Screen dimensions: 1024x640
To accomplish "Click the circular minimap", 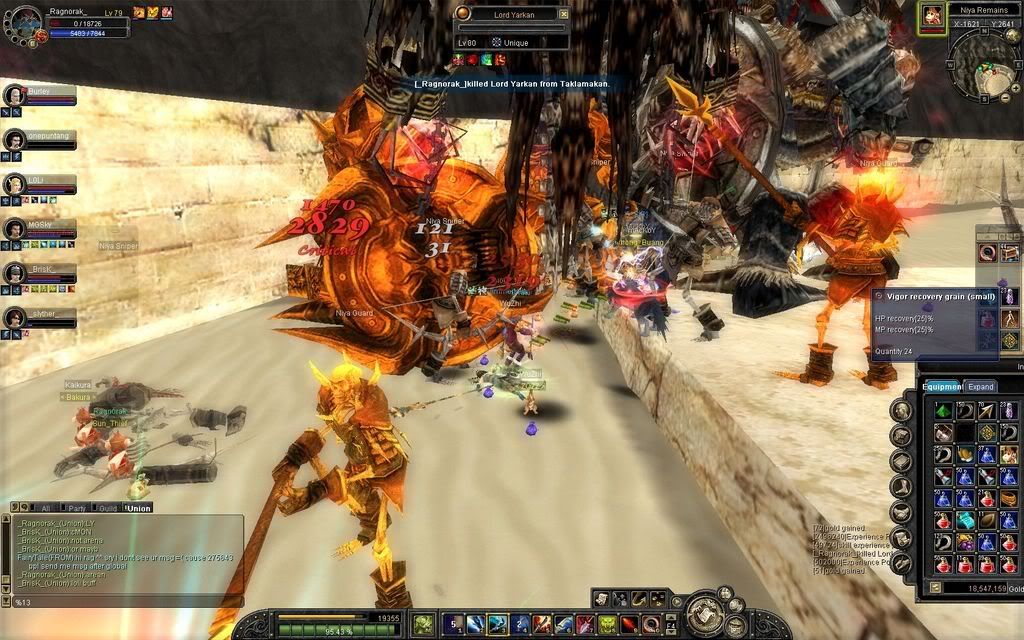I will pos(981,62).
